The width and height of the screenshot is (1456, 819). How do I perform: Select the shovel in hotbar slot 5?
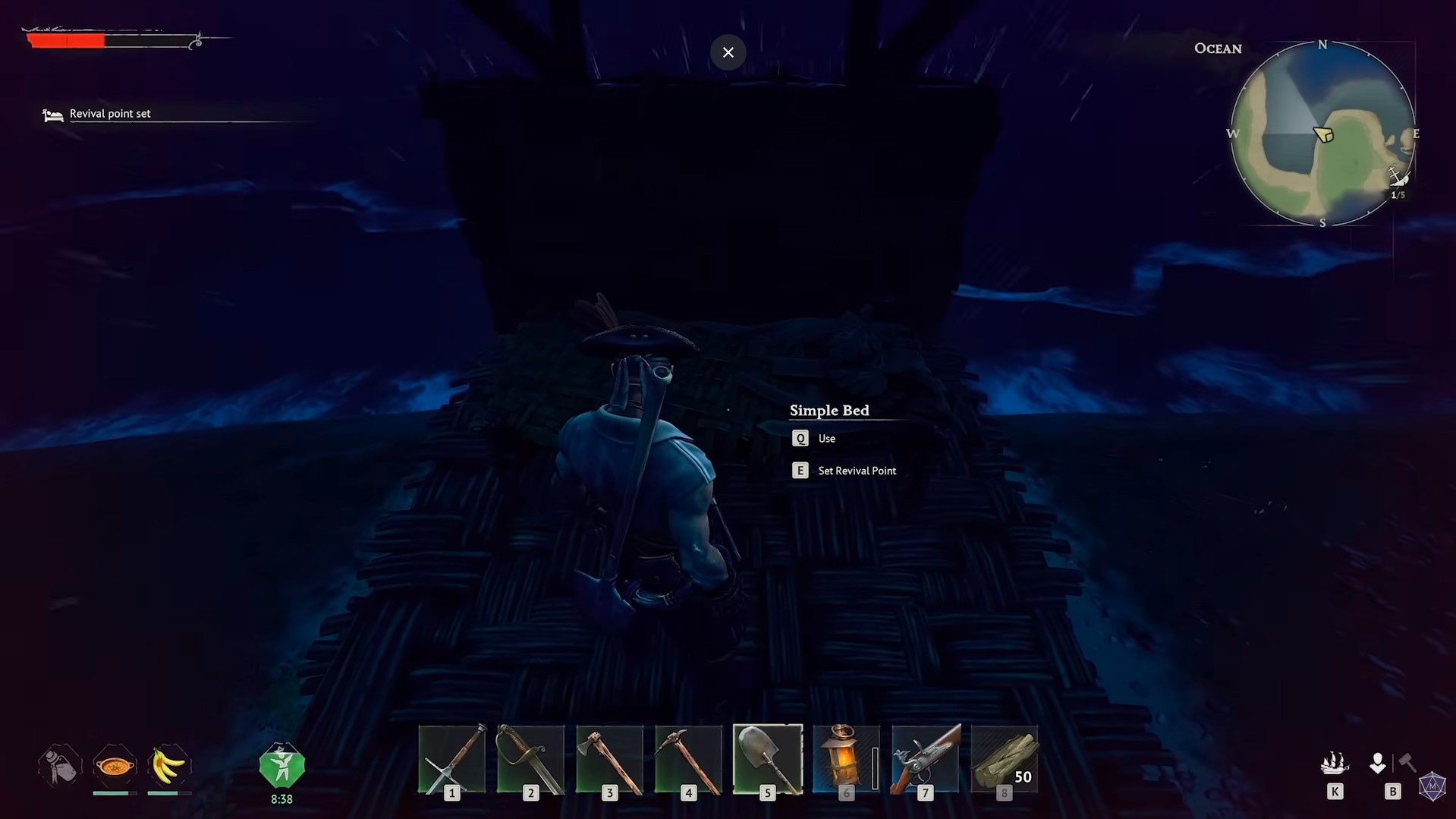(767, 759)
